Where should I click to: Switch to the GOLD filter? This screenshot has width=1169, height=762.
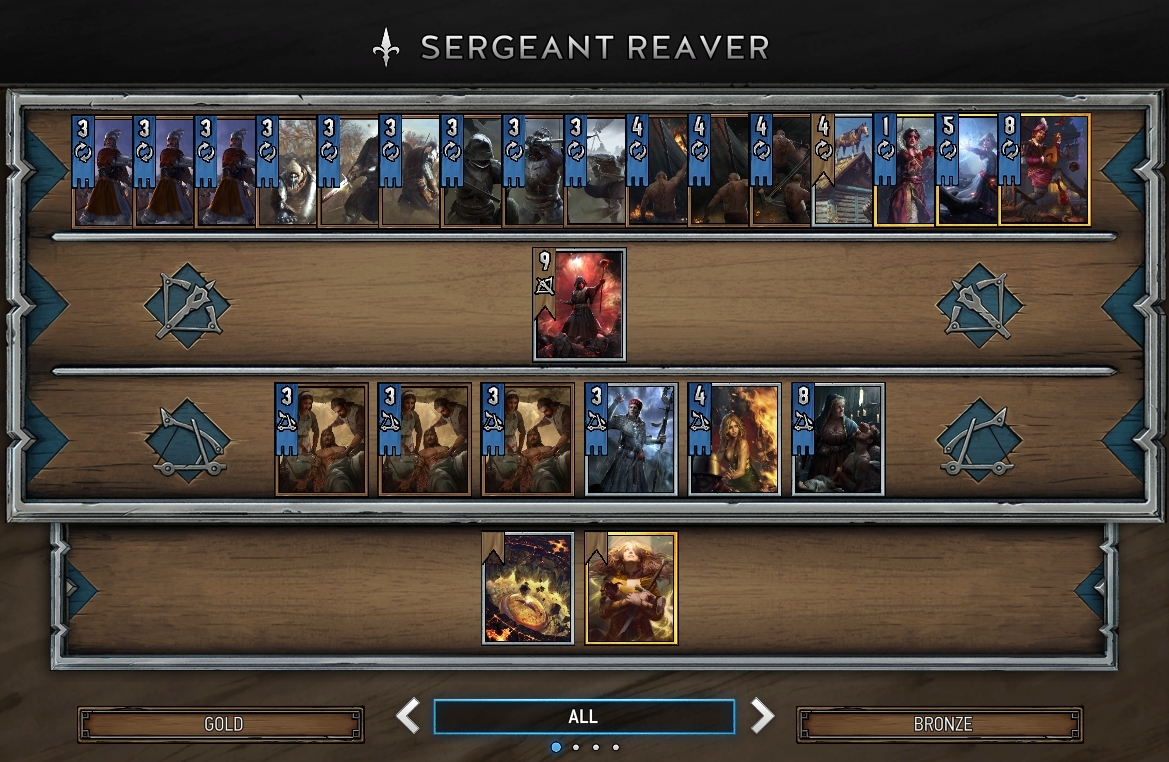[x=221, y=724]
